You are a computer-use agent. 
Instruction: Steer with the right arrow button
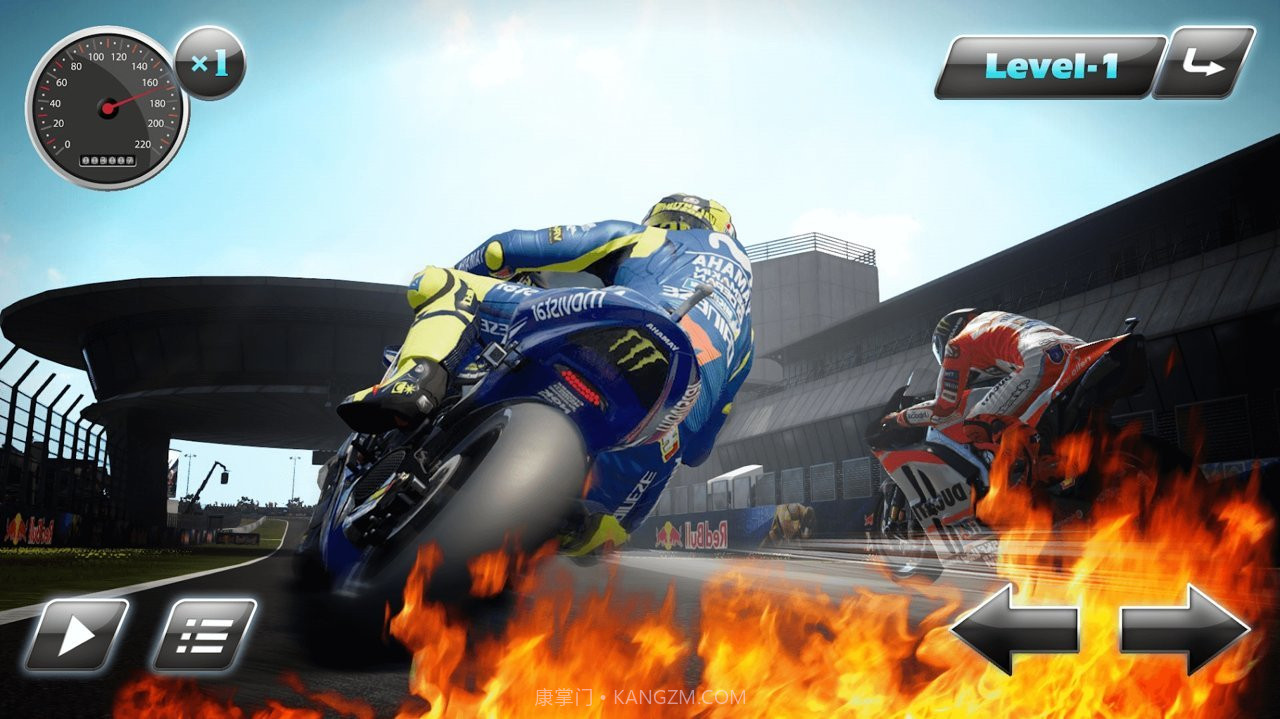1186,629
